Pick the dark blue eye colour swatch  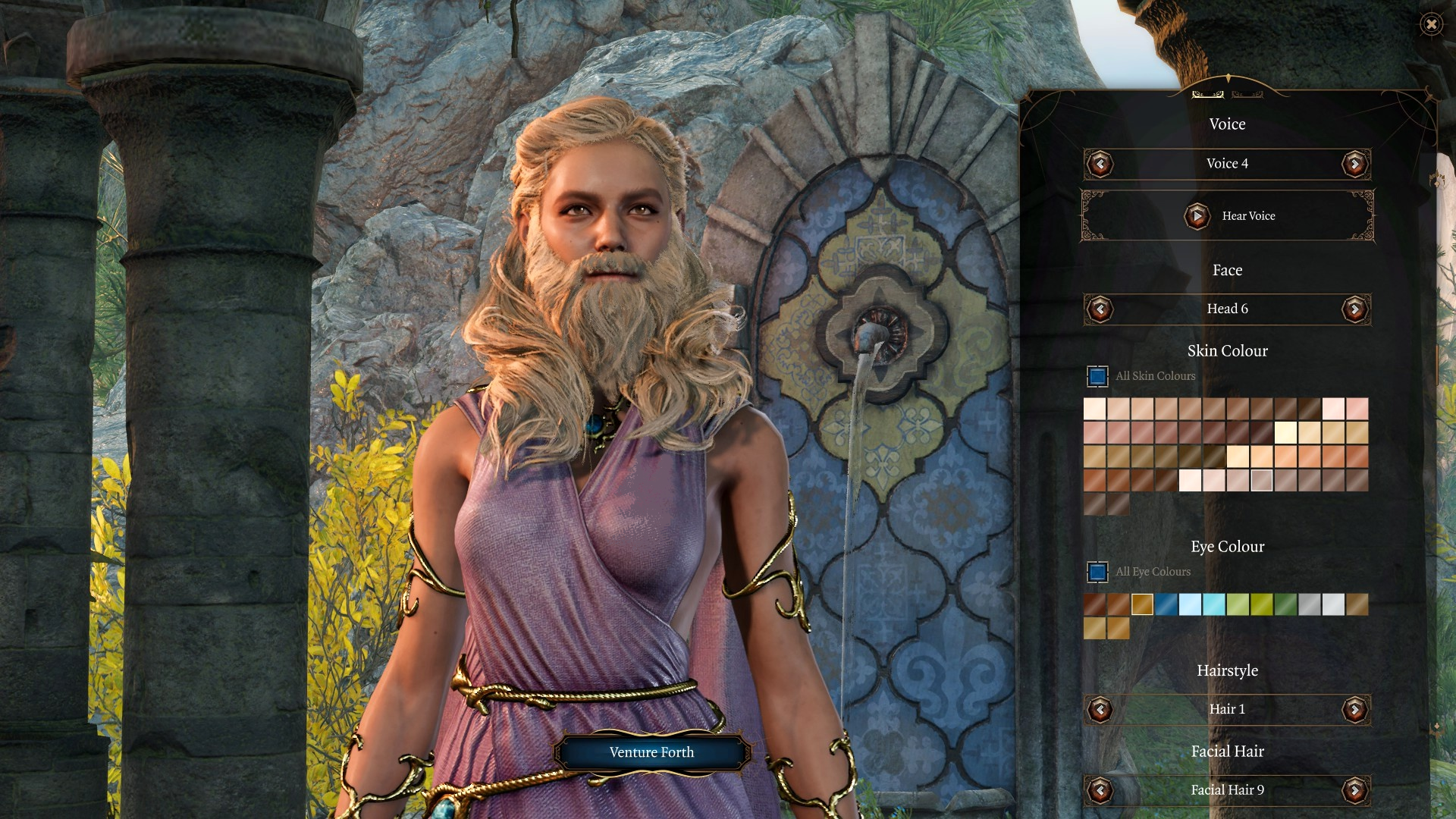point(1166,604)
